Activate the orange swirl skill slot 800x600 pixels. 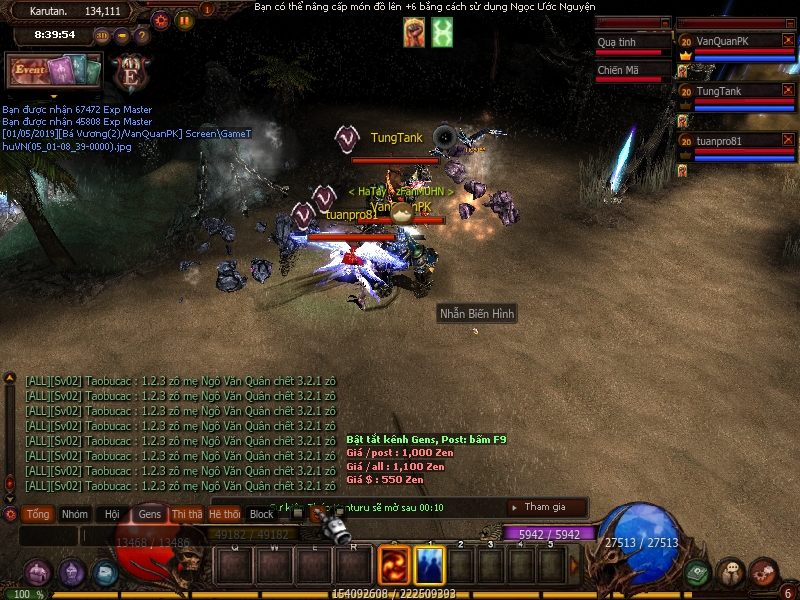click(x=393, y=566)
